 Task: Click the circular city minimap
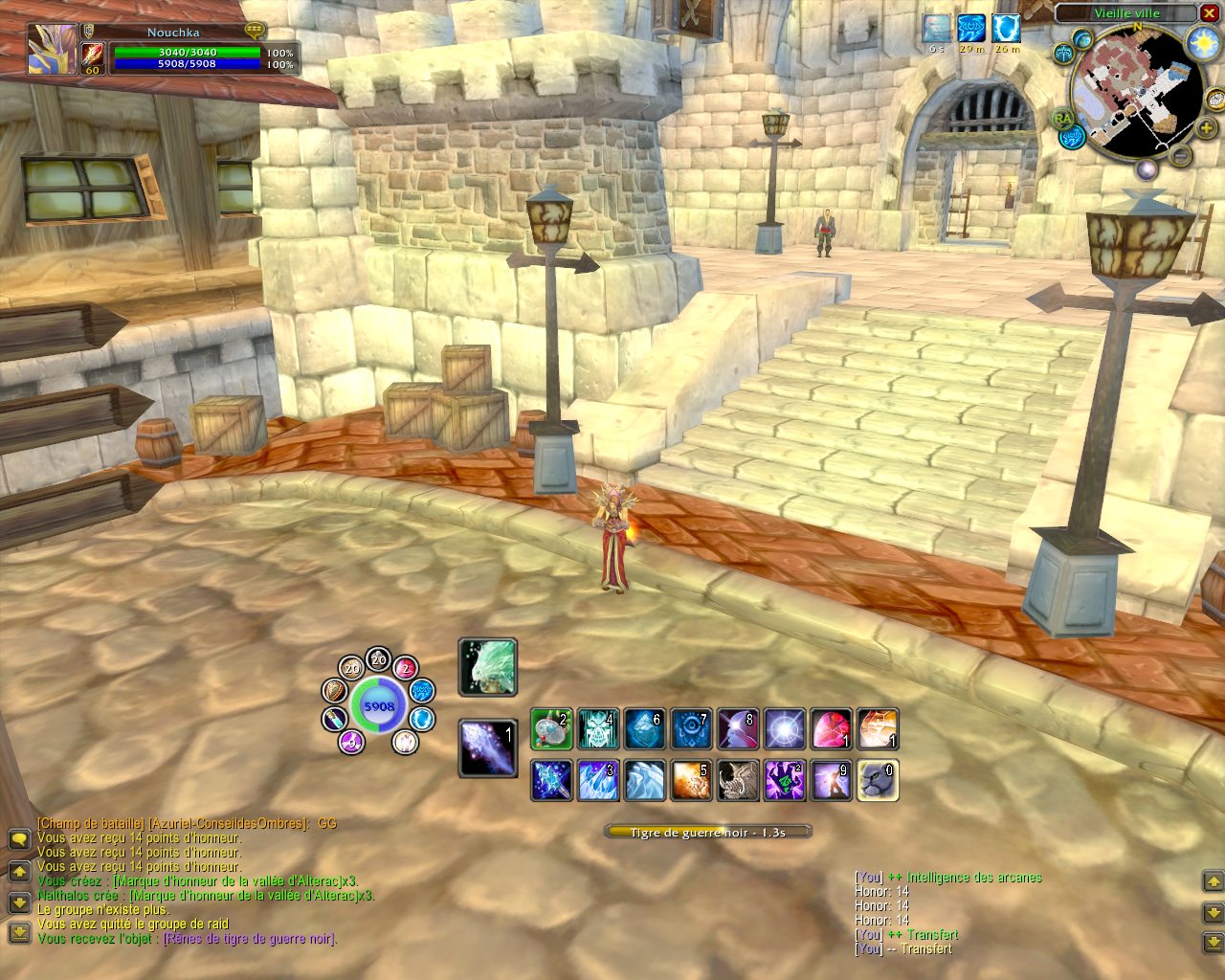[x=1136, y=93]
